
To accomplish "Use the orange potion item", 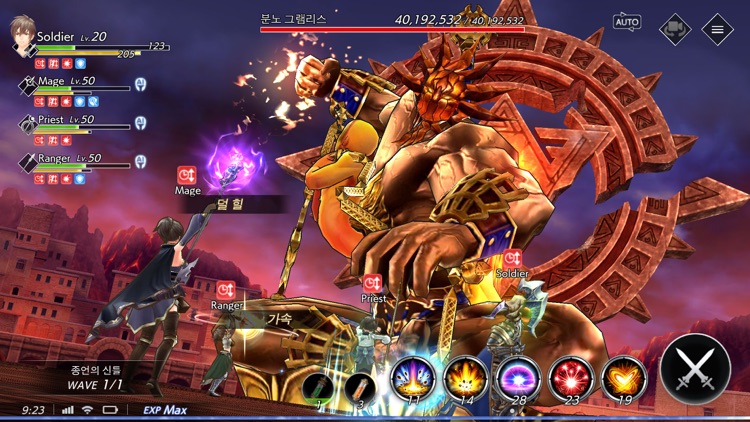I will coord(363,385).
